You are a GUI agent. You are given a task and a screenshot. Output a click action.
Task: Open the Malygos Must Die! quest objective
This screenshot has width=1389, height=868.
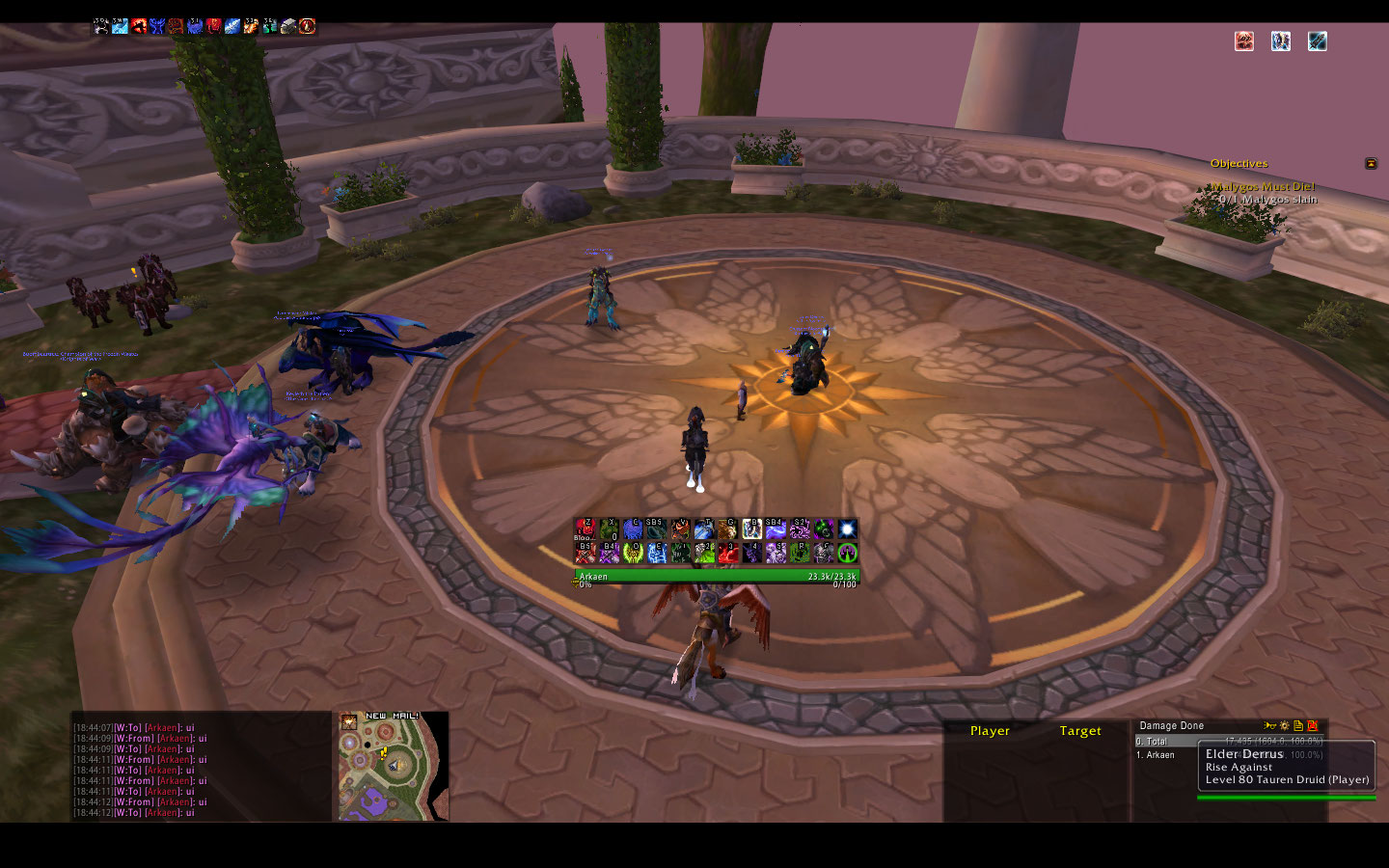pos(1264,187)
